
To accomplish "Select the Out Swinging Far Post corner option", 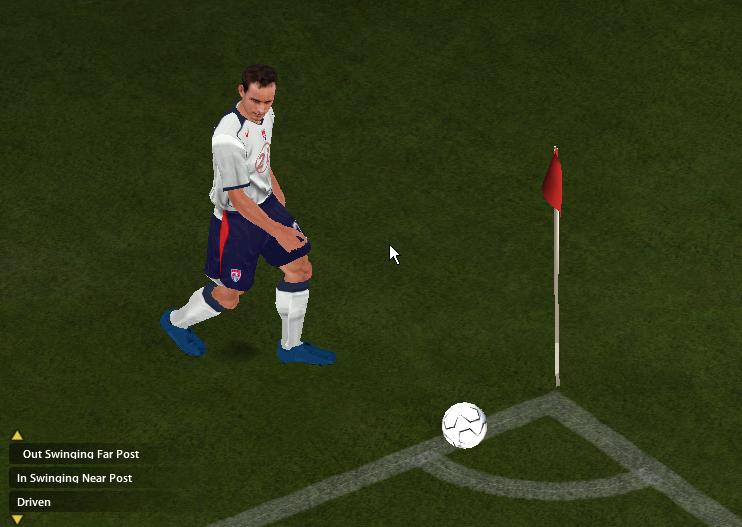I will 80,454.
